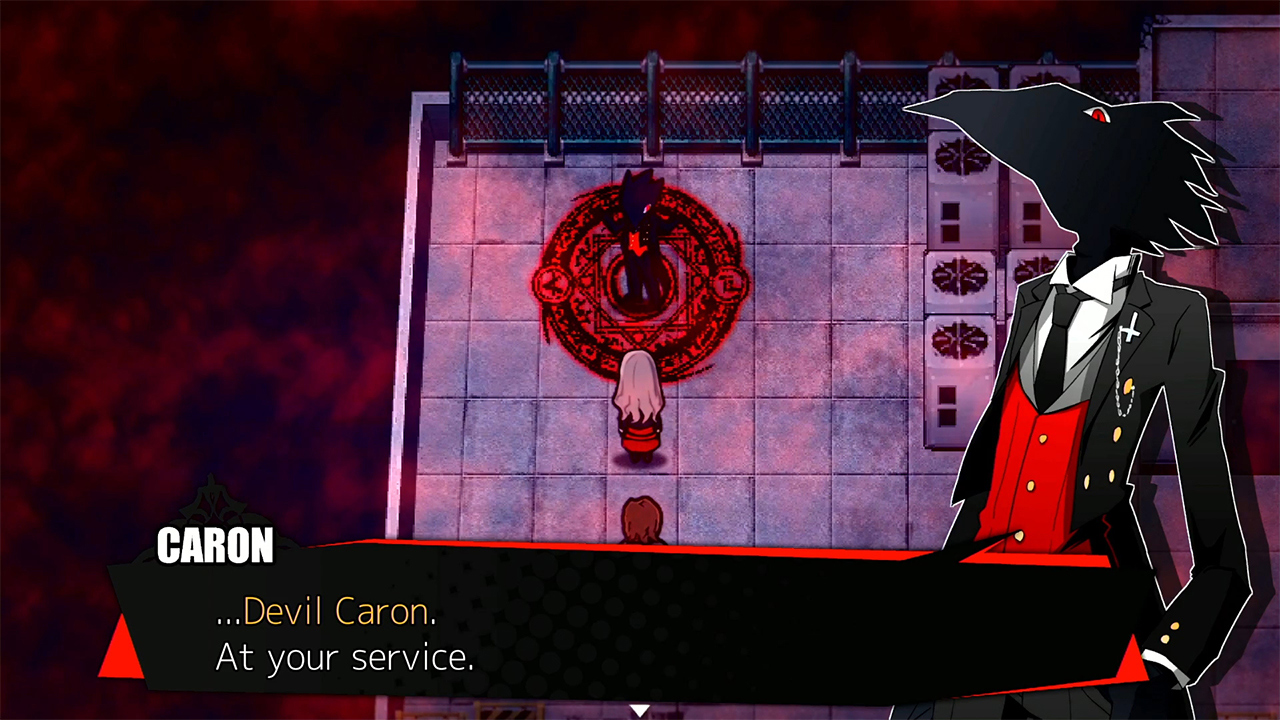
Task: Click the 'At your service.' line
Action: pyautogui.click(x=345, y=658)
